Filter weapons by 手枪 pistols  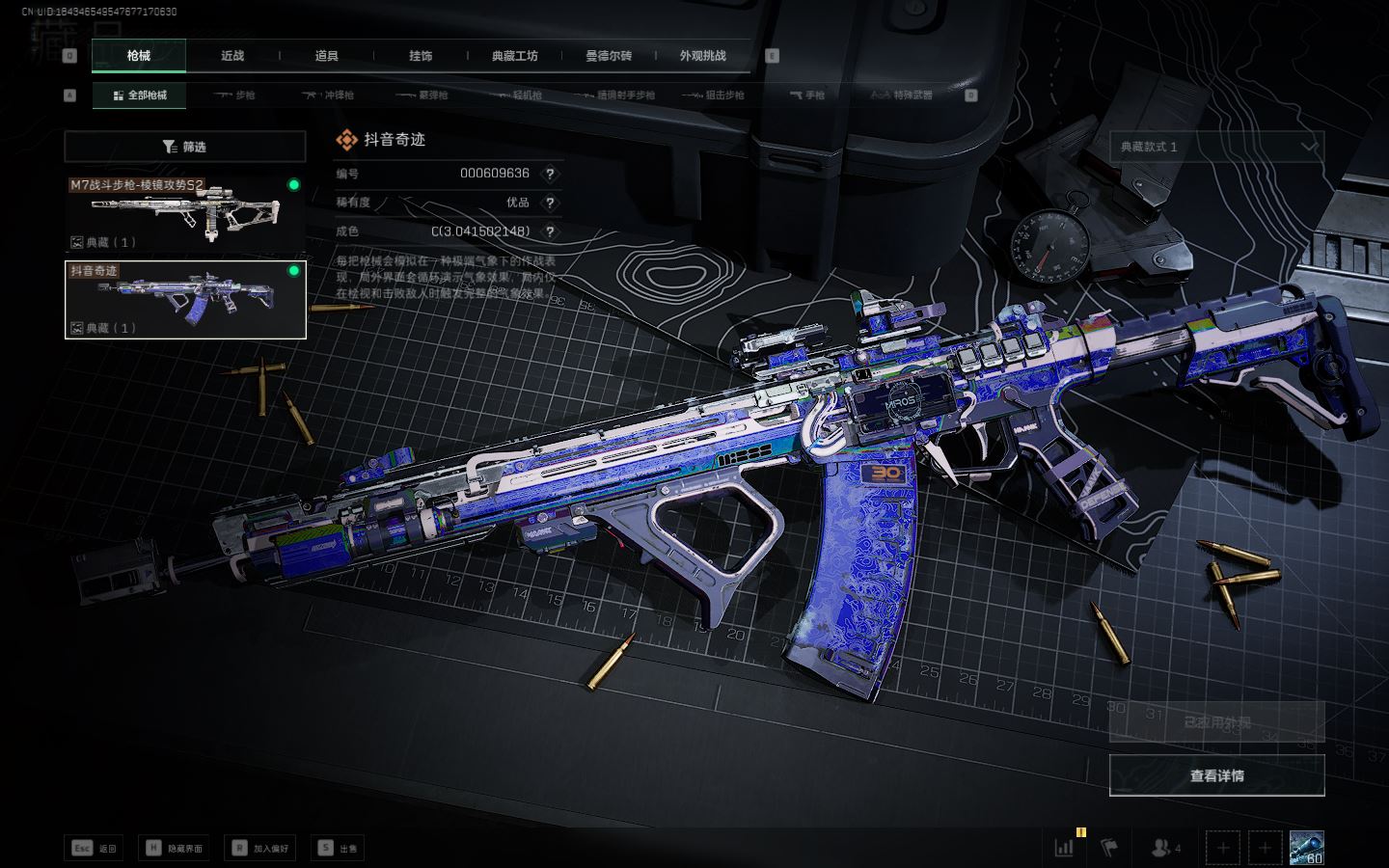807,95
